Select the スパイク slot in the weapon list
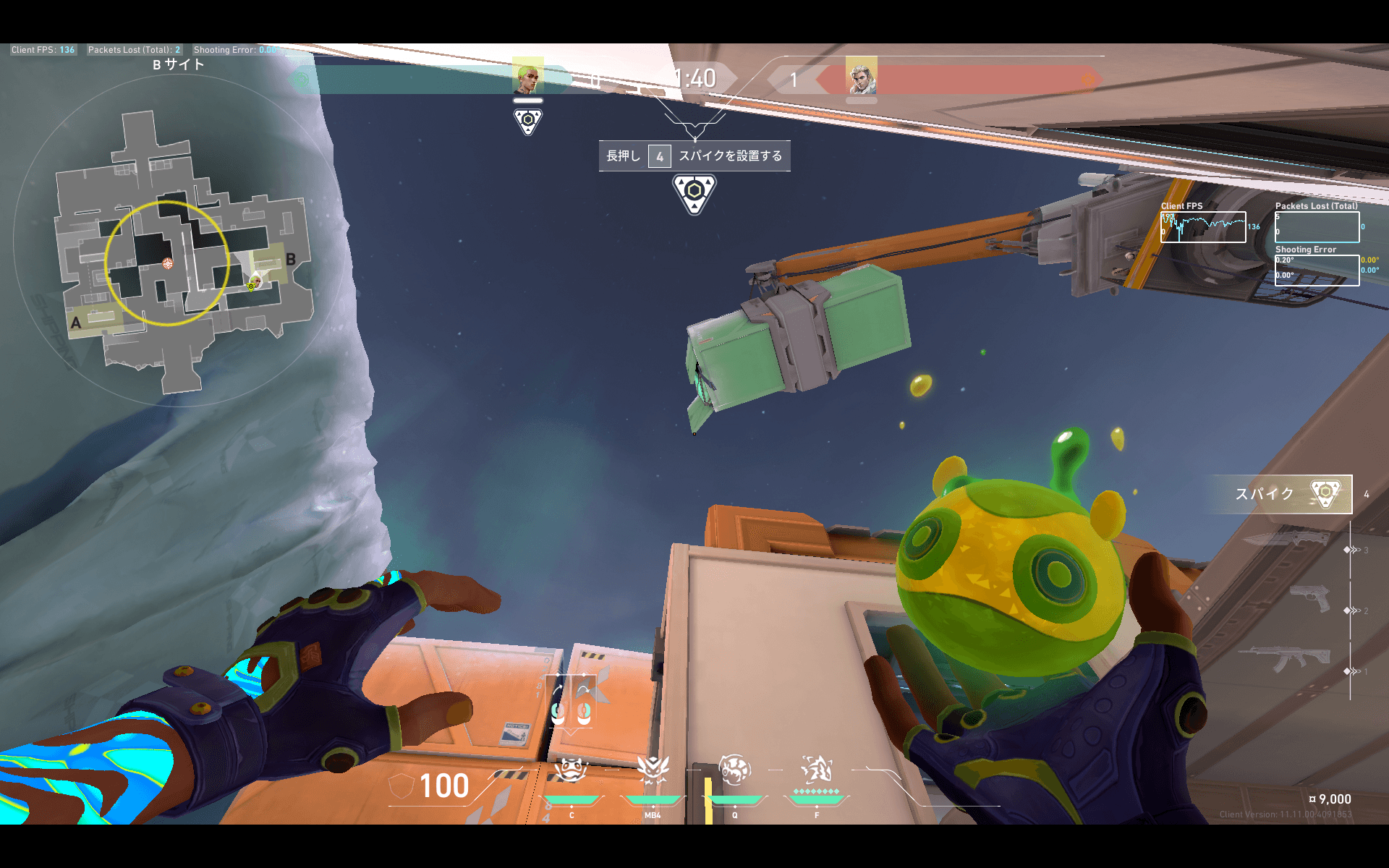 [x=1280, y=494]
